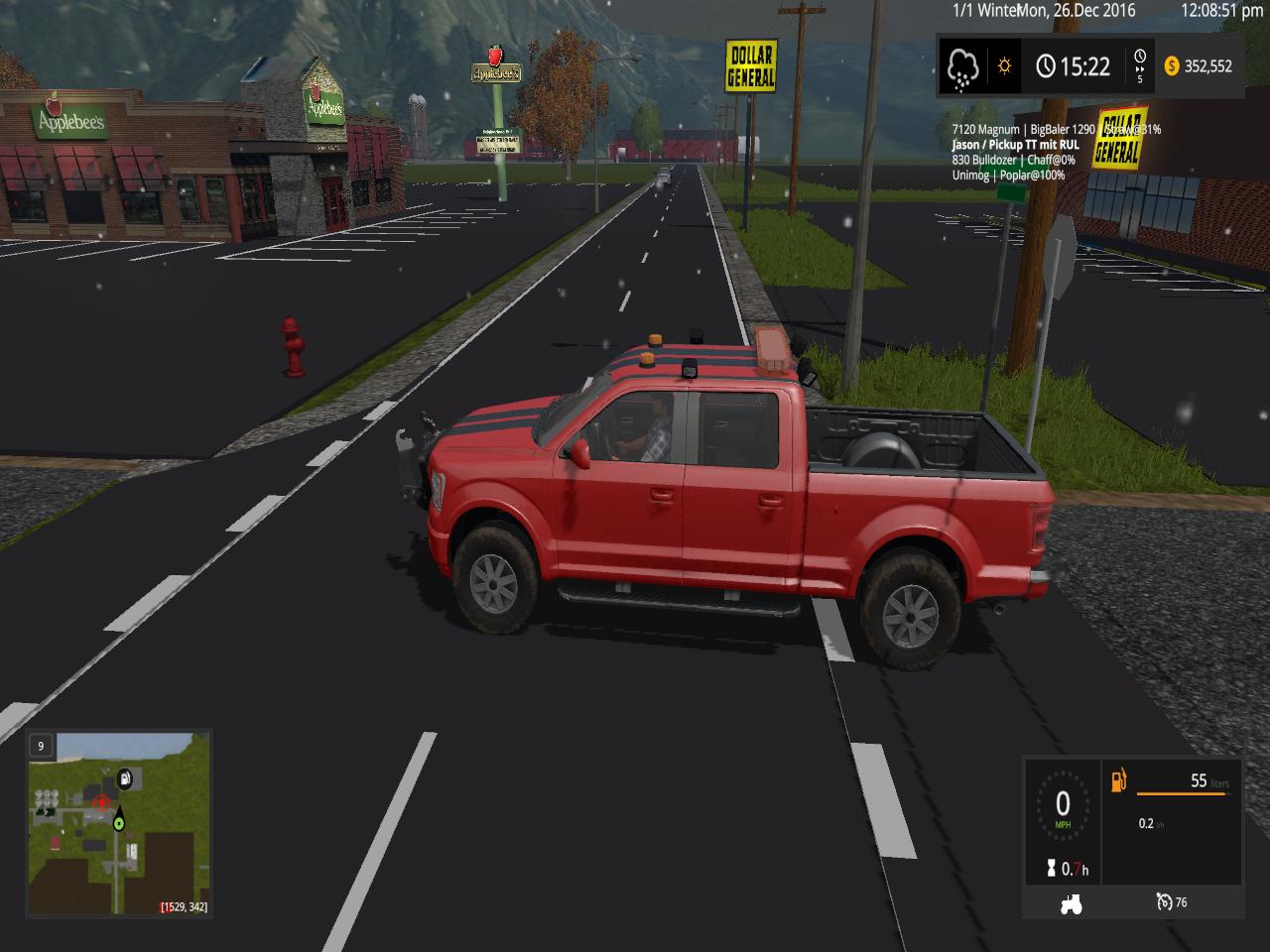This screenshot has height=952, width=1270.
Task: Click the time scale clock icon
Action: tap(1139, 59)
